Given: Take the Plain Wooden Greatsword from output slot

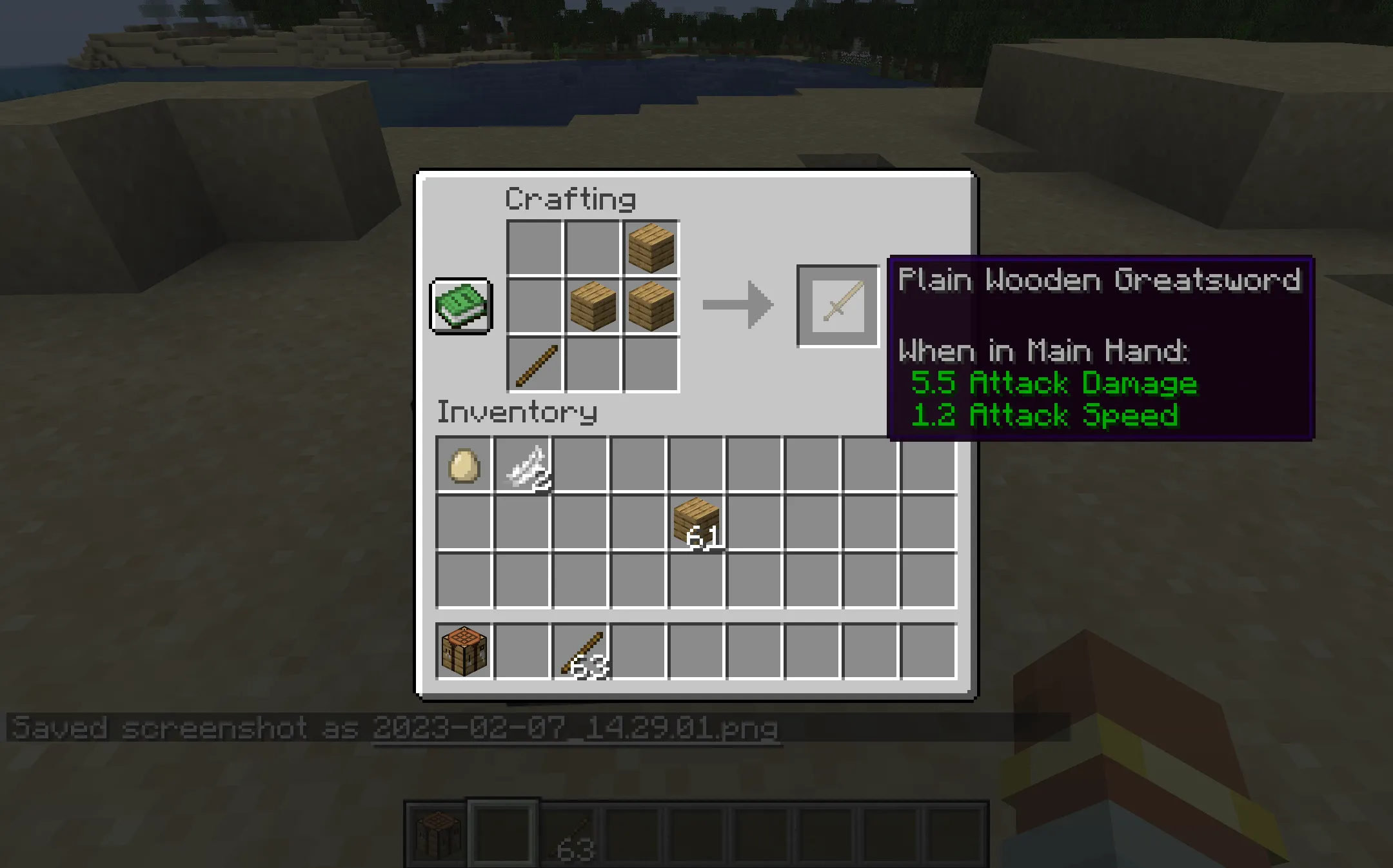Looking at the screenshot, I should tap(837, 305).
